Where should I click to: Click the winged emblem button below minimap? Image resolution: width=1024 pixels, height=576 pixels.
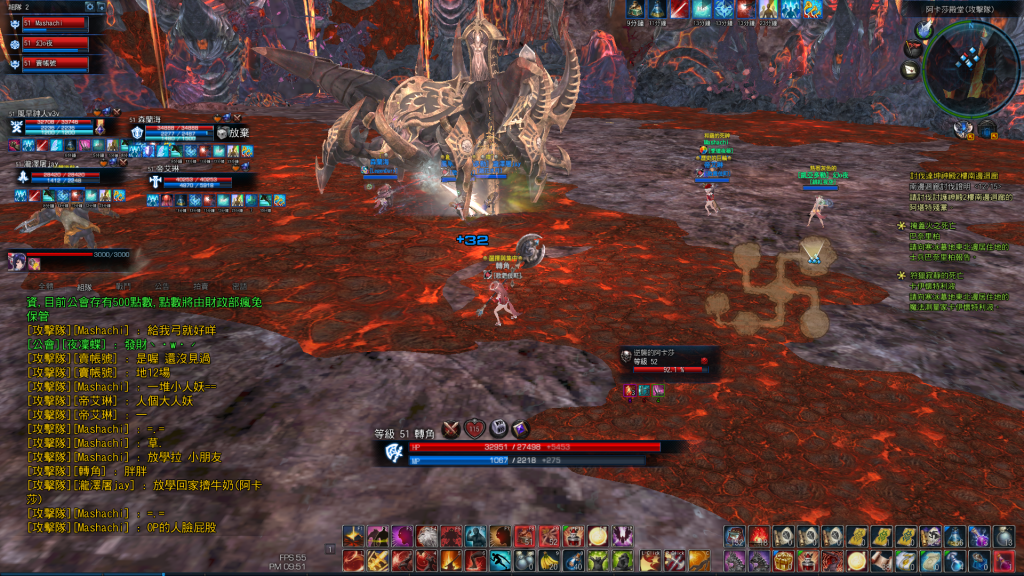pos(965,128)
